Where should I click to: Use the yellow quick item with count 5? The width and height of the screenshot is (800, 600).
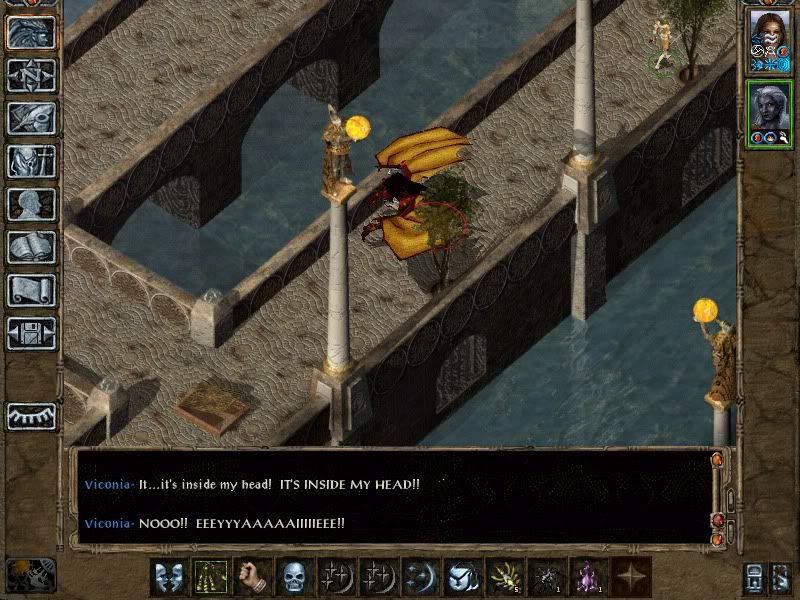[x=503, y=578]
